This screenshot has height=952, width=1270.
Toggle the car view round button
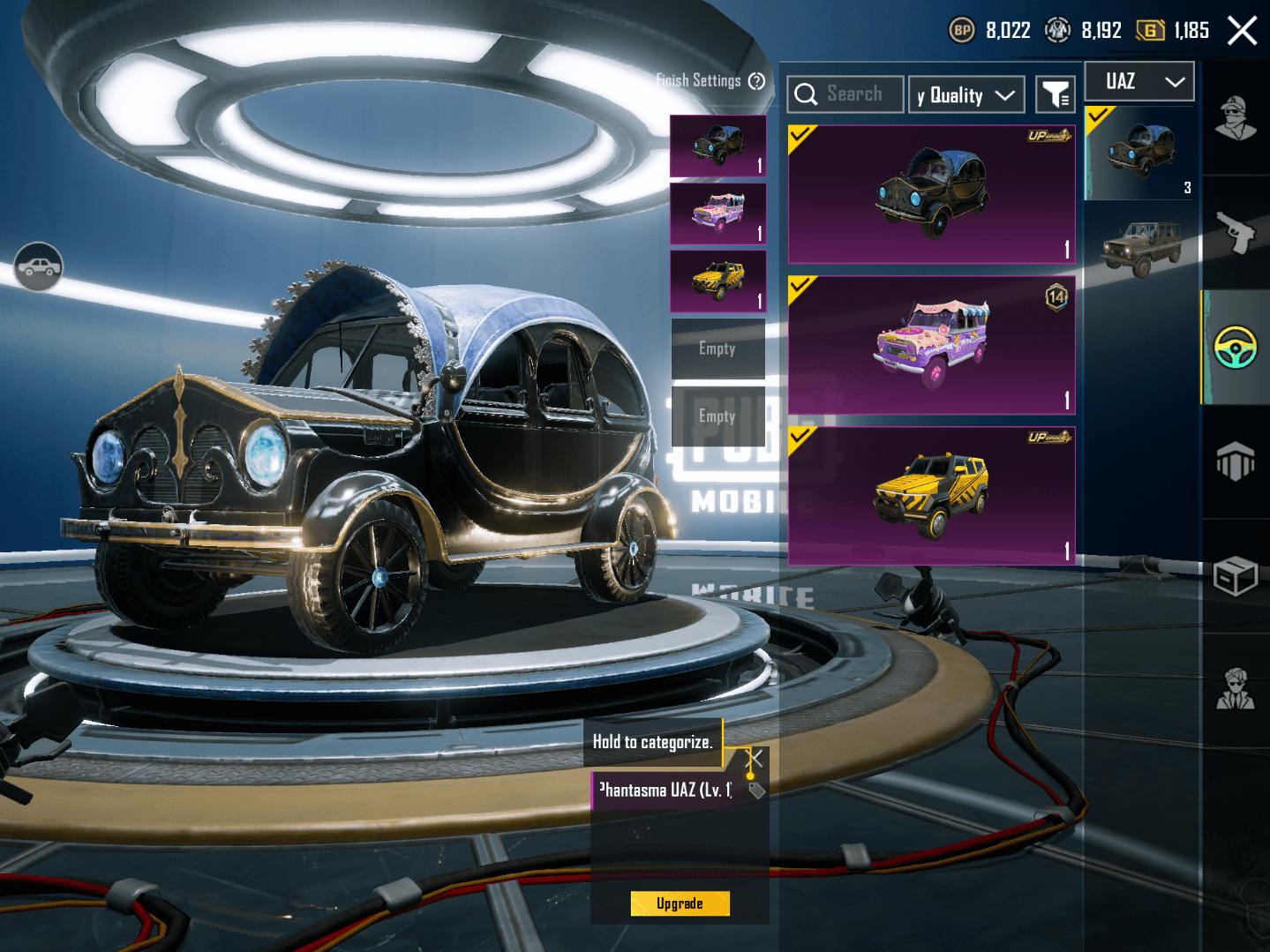coord(38,266)
